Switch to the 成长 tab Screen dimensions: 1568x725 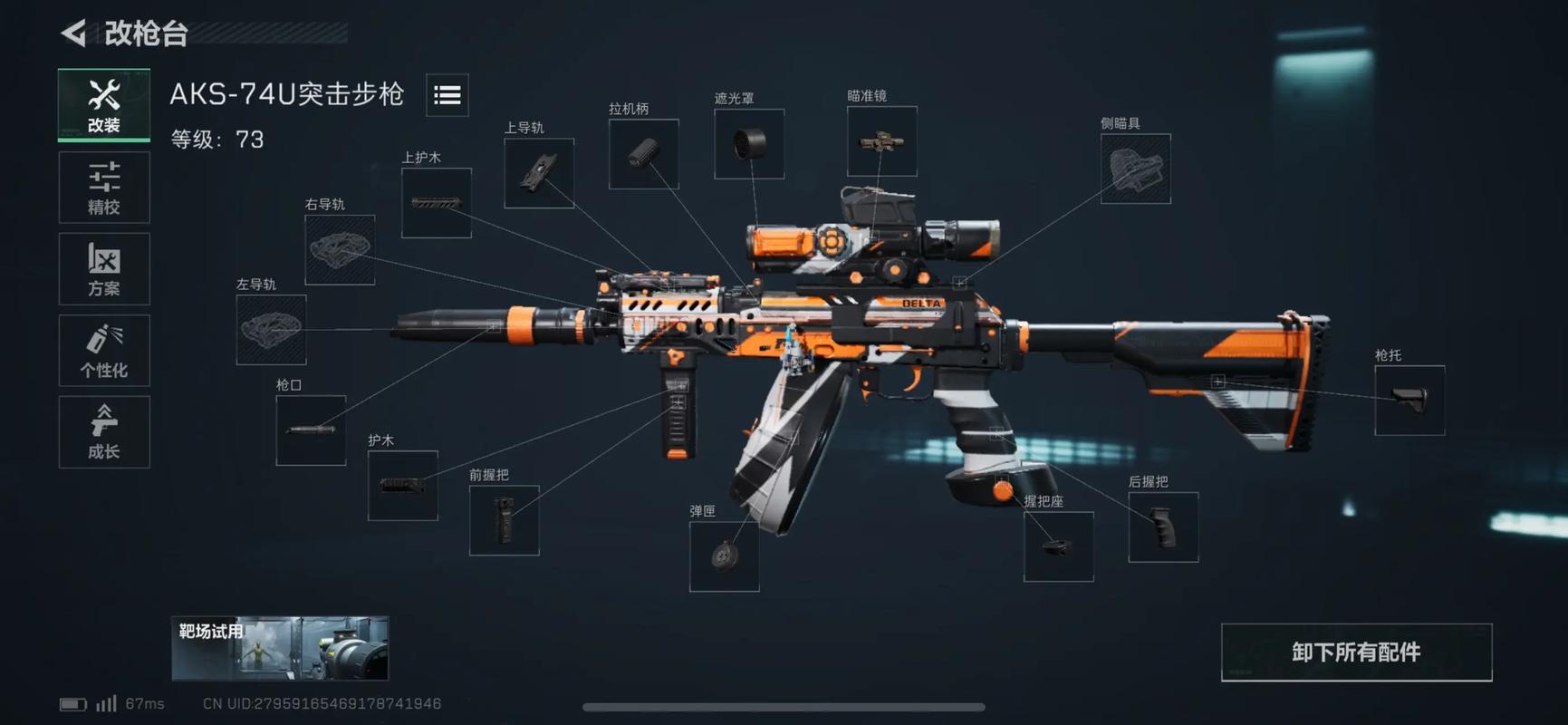104,432
